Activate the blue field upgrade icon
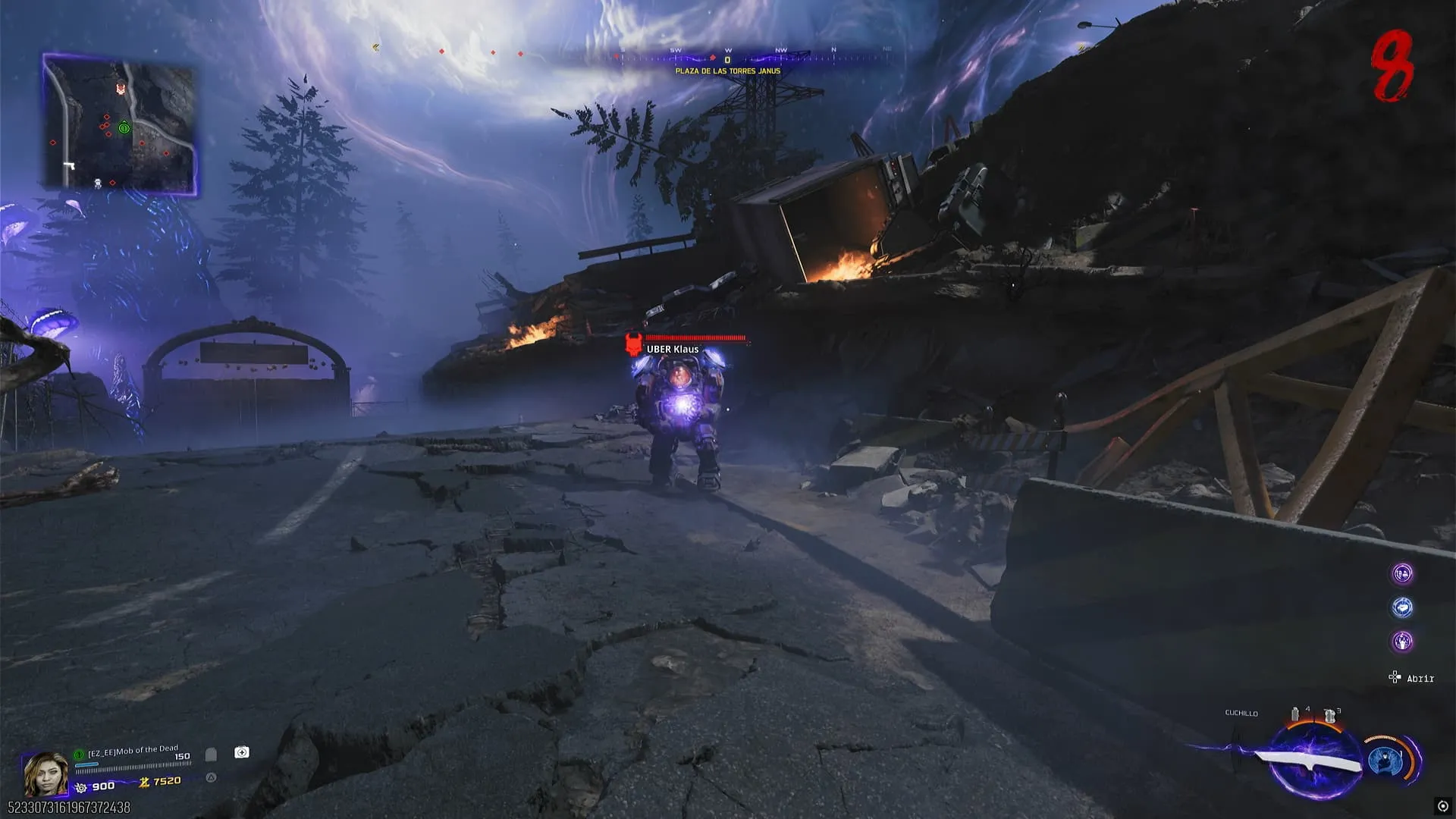Screen dimensions: 1456x819 coord(1385,761)
